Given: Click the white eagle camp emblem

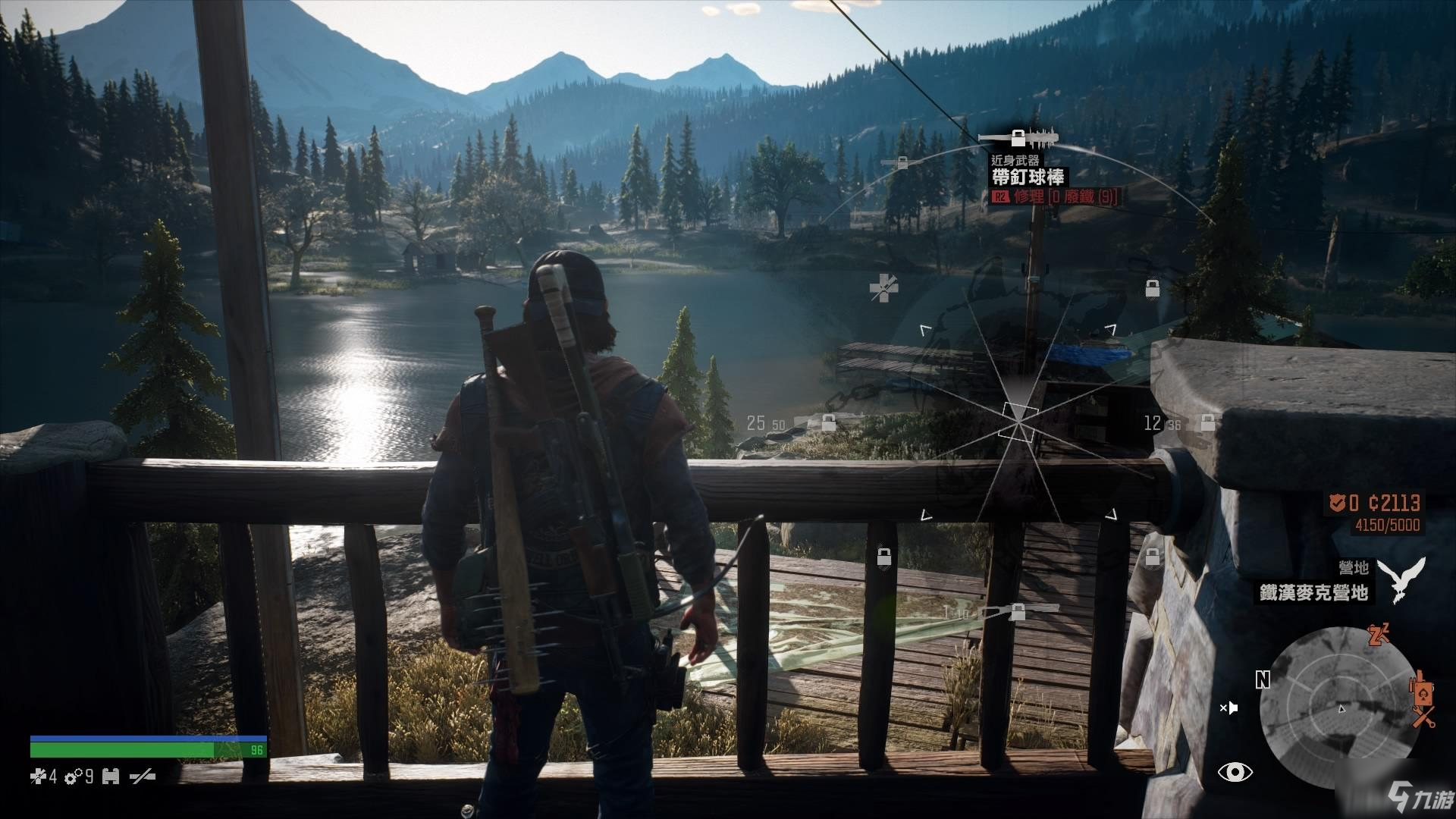Looking at the screenshot, I should point(1401,579).
